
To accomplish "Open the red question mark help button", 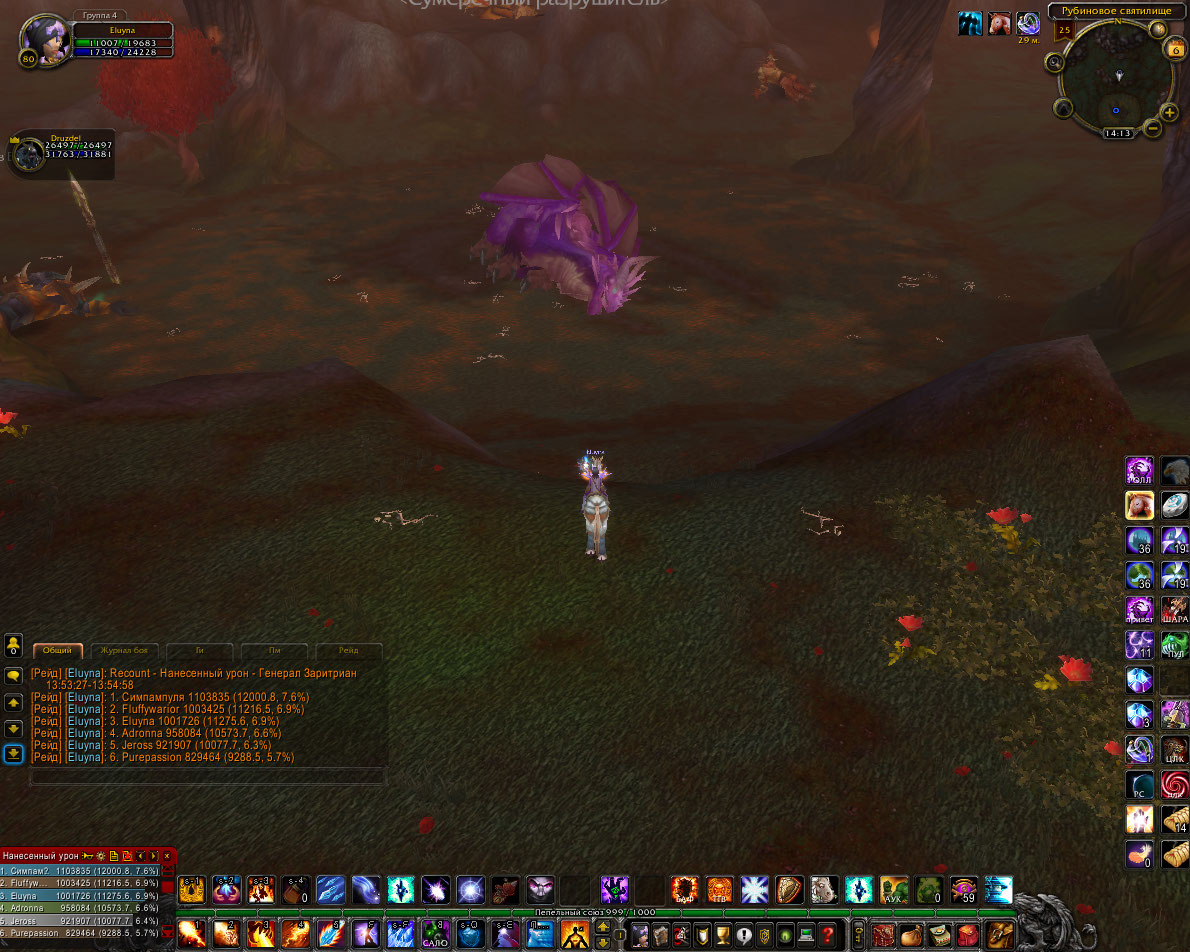I will coord(827,935).
